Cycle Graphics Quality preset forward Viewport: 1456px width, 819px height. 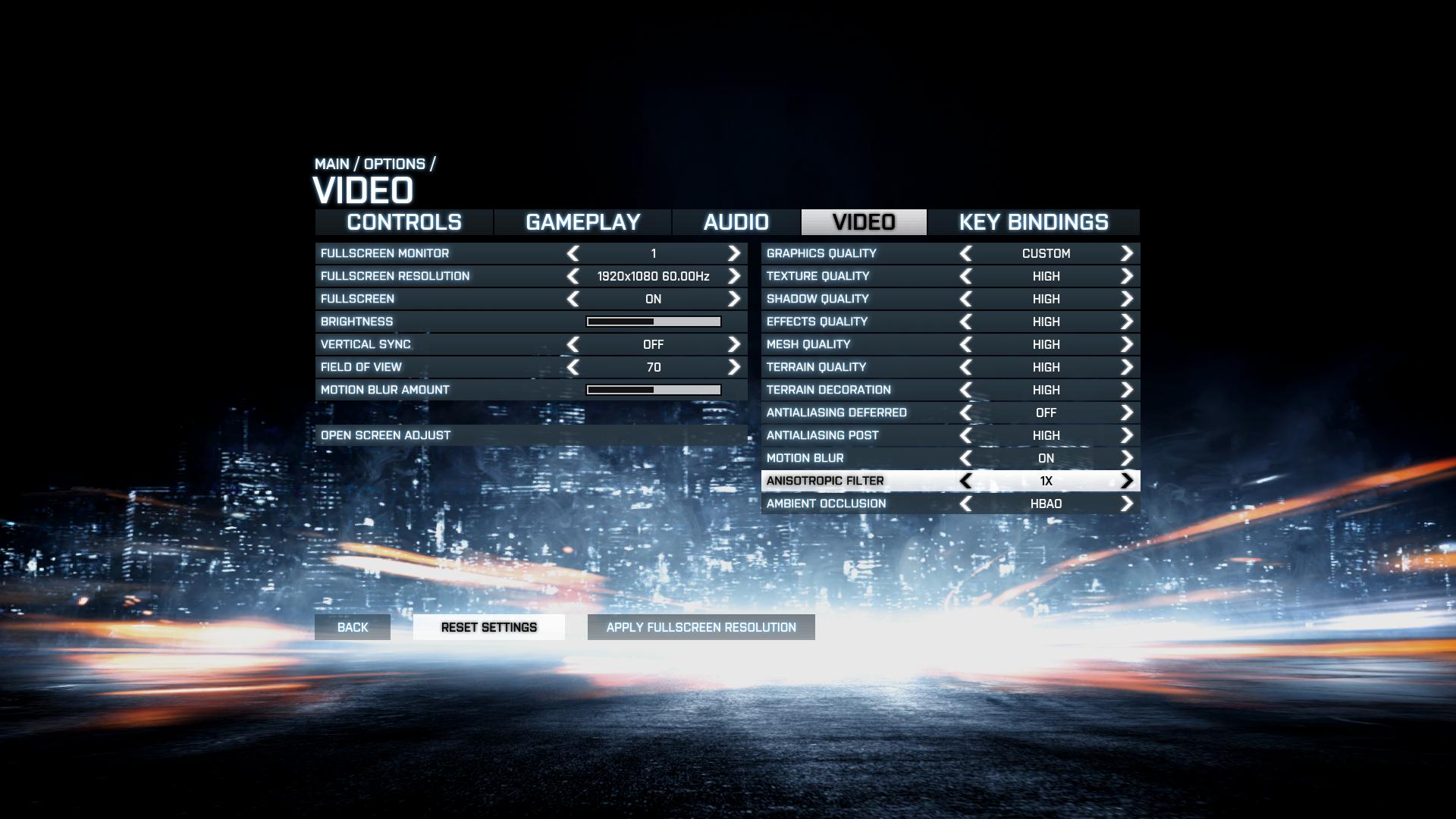tap(1126, 253)
